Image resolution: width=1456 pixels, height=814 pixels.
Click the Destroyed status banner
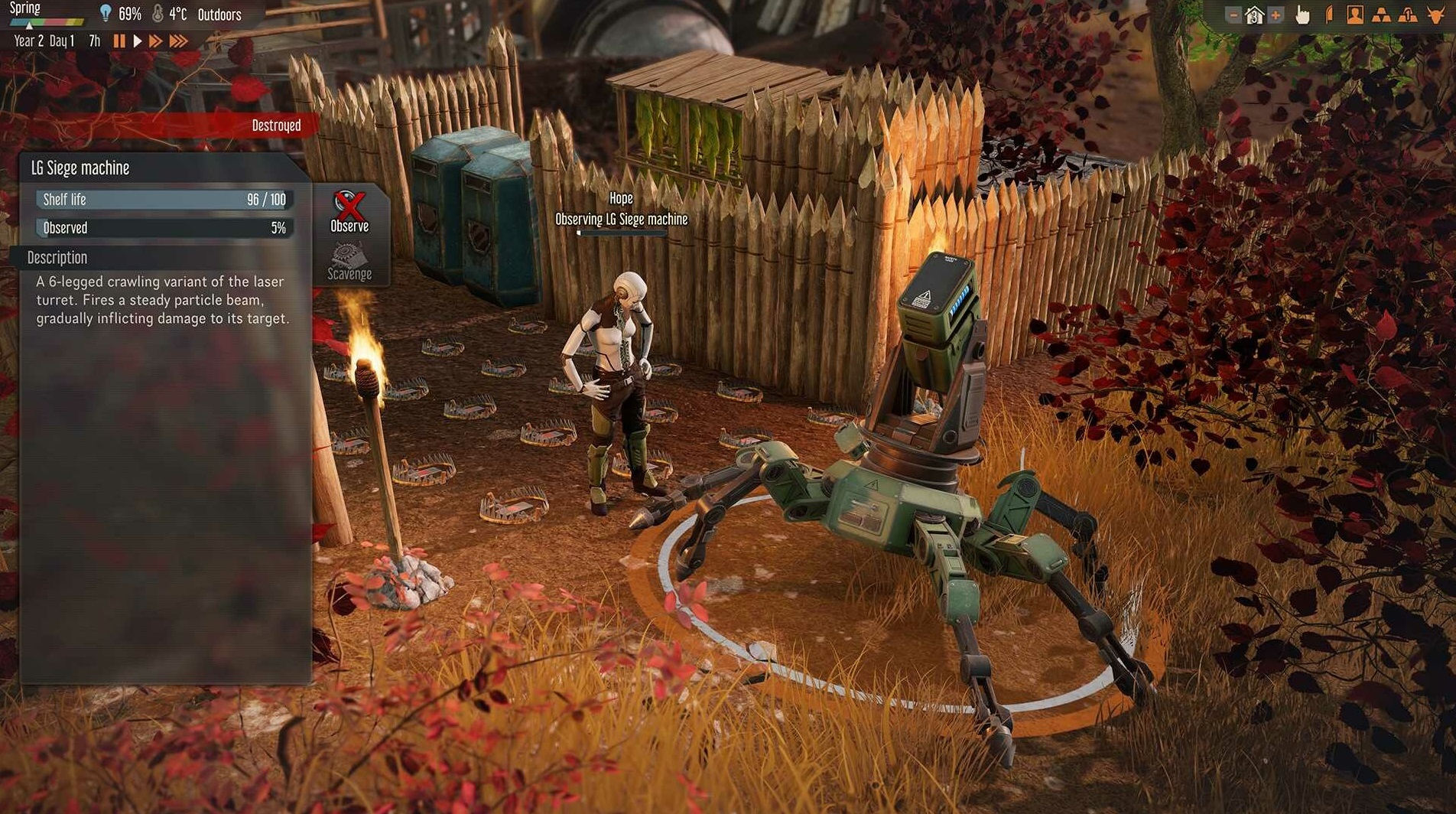click(277, 125)
